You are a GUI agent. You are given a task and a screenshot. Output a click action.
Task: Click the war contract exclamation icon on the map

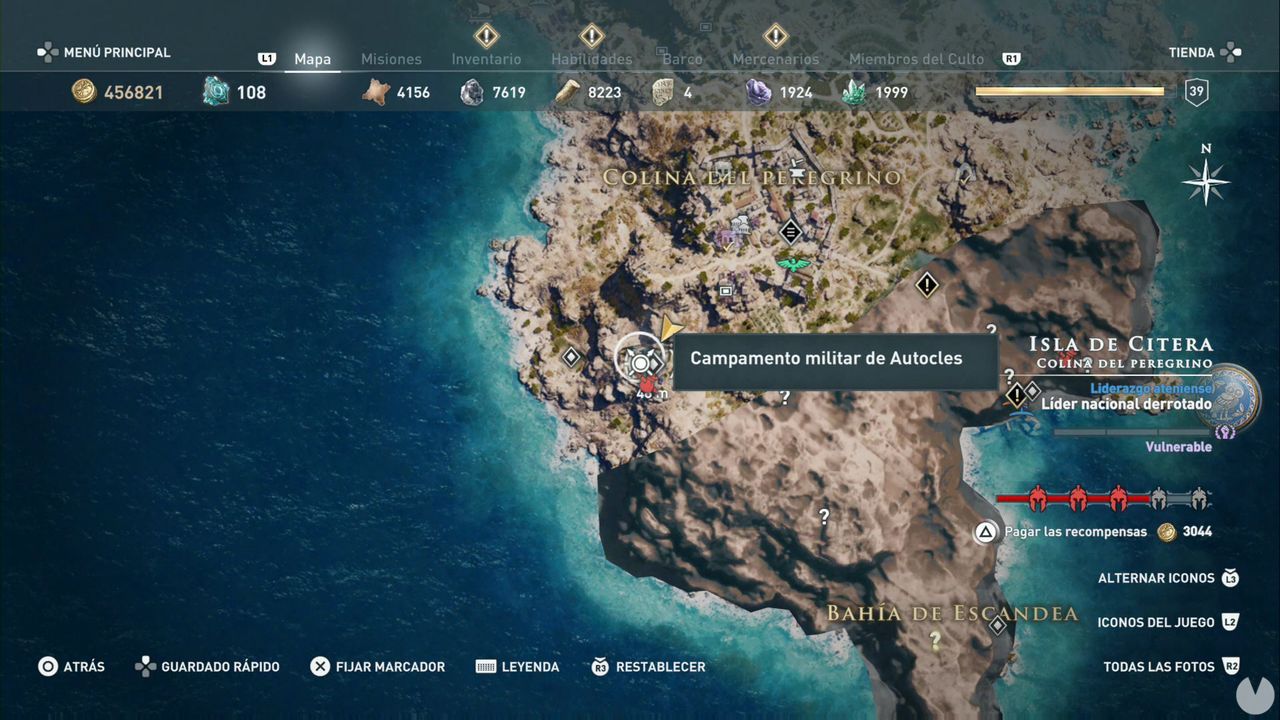[x=927, y=285]
